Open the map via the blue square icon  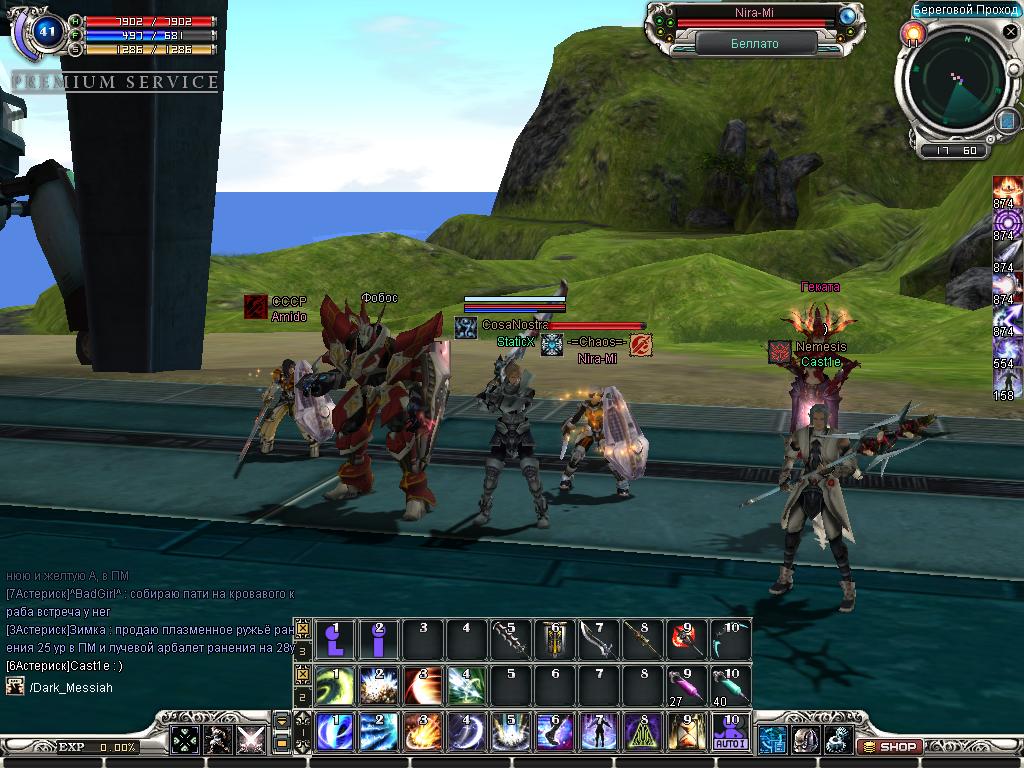[x=1006, y=121]
